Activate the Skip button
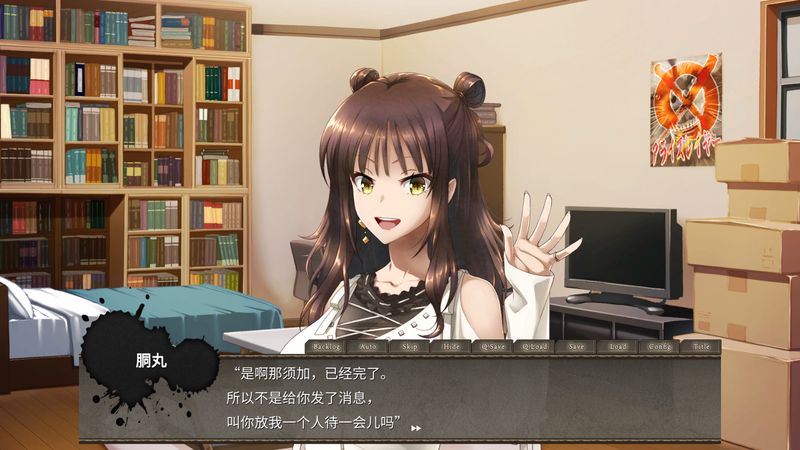 point(410,346)
